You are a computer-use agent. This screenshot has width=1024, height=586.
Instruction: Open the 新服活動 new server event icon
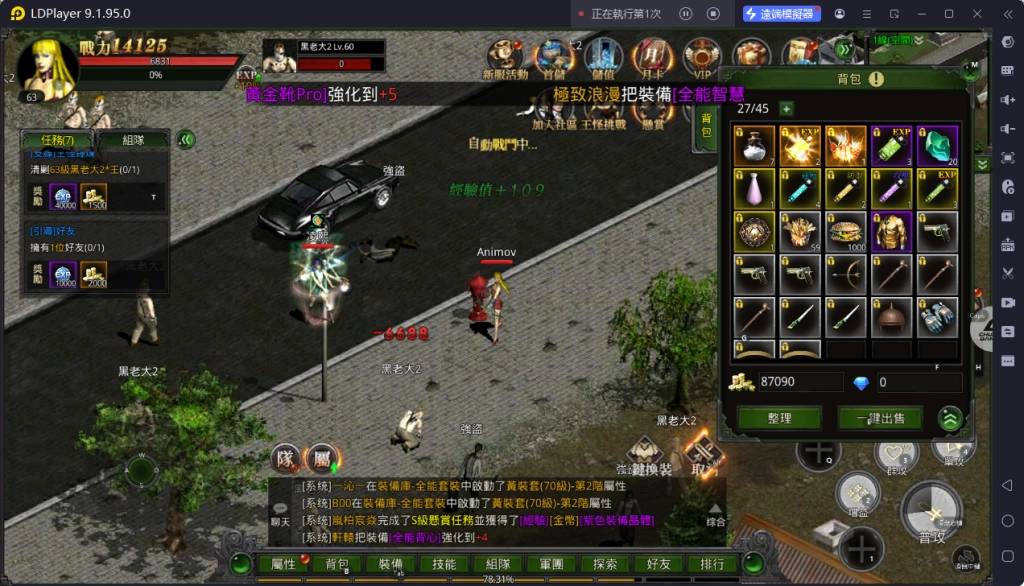(505, 58)
